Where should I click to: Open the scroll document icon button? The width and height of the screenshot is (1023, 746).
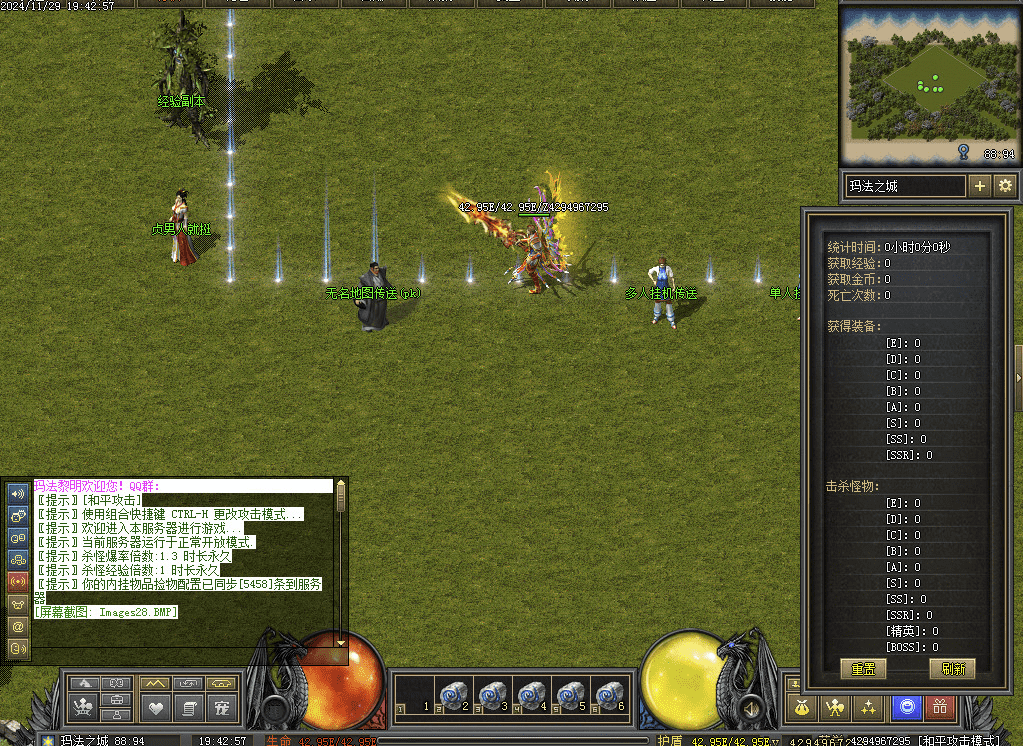[x=188, y=708]
